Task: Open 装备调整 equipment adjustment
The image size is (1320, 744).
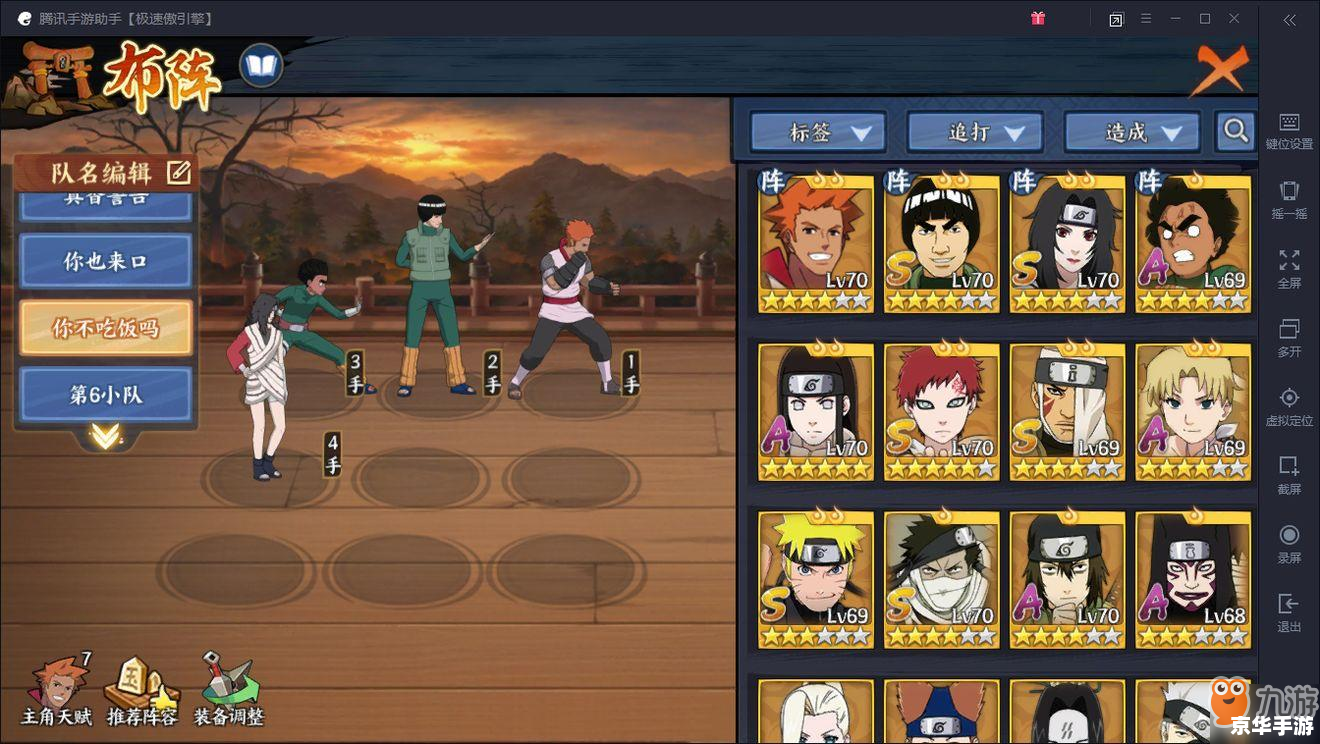Action: (228, 691)
